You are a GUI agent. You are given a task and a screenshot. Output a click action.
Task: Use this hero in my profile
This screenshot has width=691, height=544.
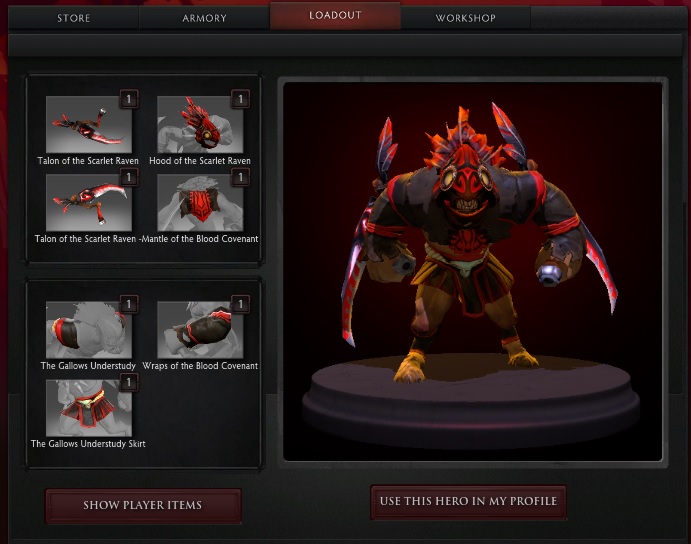tap(468, 501)
